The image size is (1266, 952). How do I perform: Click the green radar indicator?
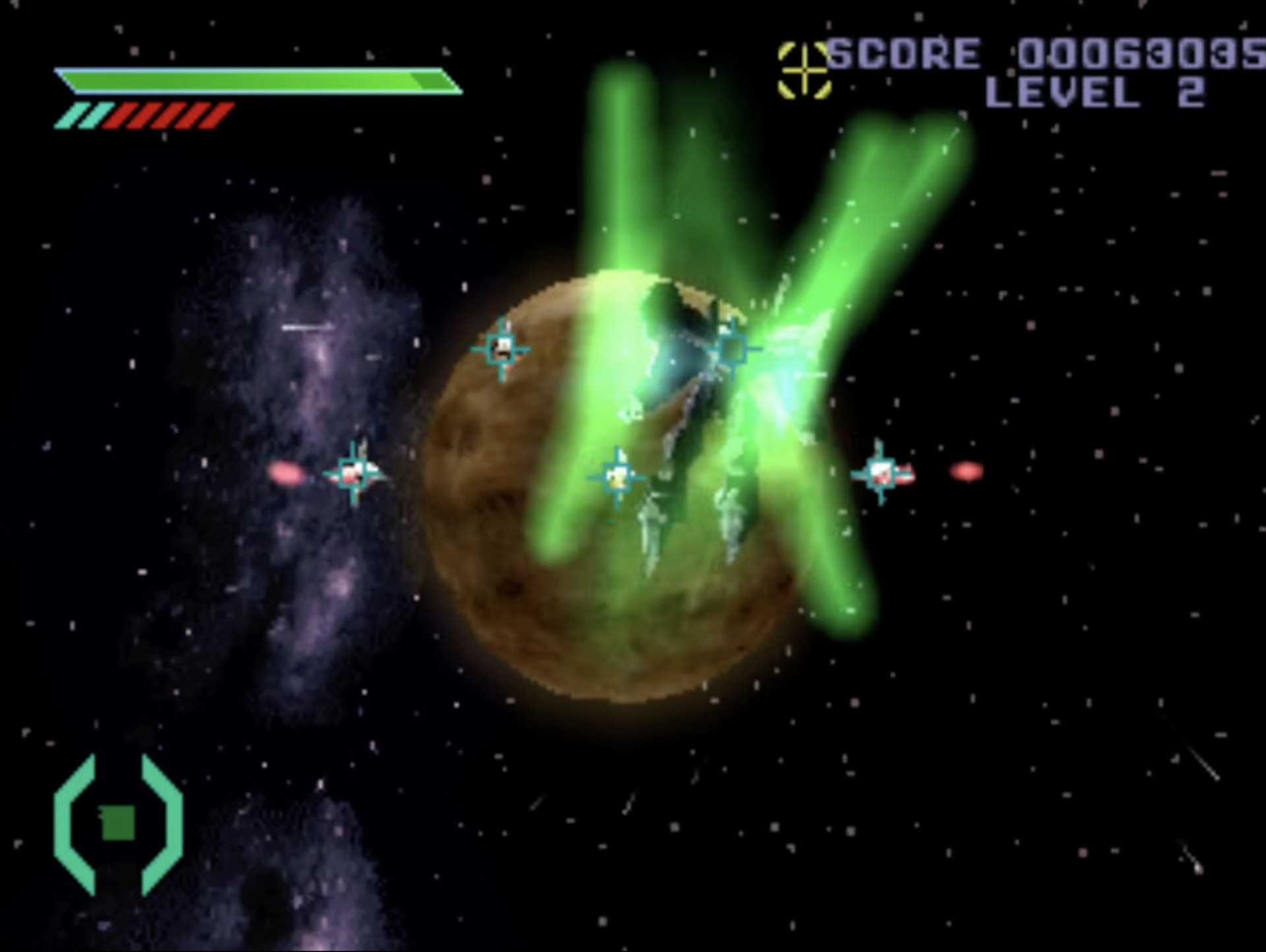point(119,823)
